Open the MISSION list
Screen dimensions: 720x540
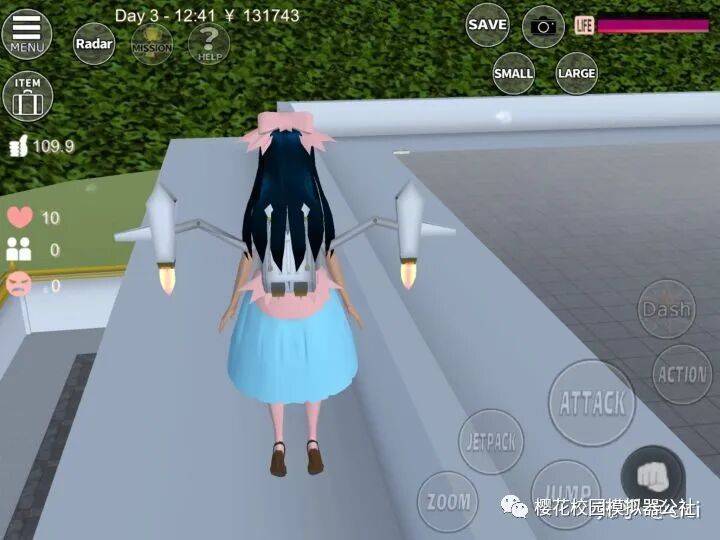coord(151,44)
